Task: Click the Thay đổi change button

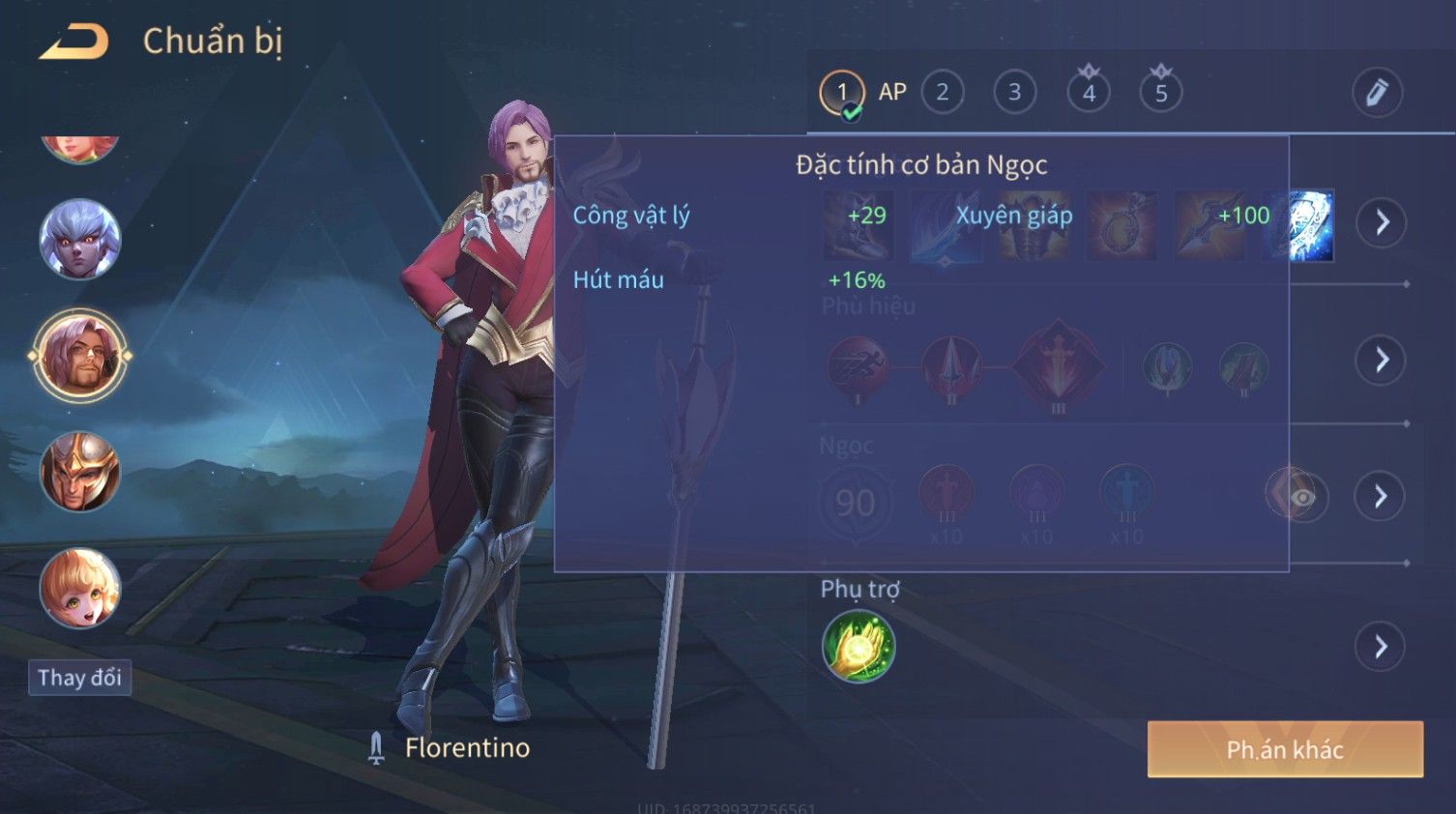Action: pos(80,678)
